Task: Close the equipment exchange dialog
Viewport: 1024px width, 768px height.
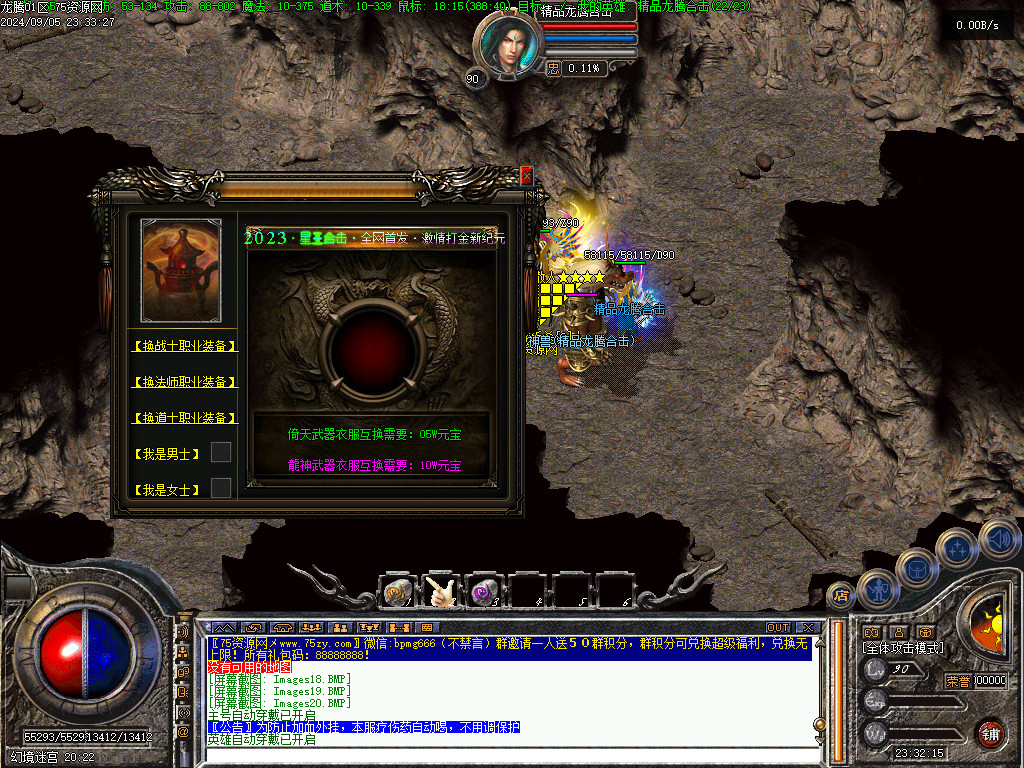Action: coord(526,177)
